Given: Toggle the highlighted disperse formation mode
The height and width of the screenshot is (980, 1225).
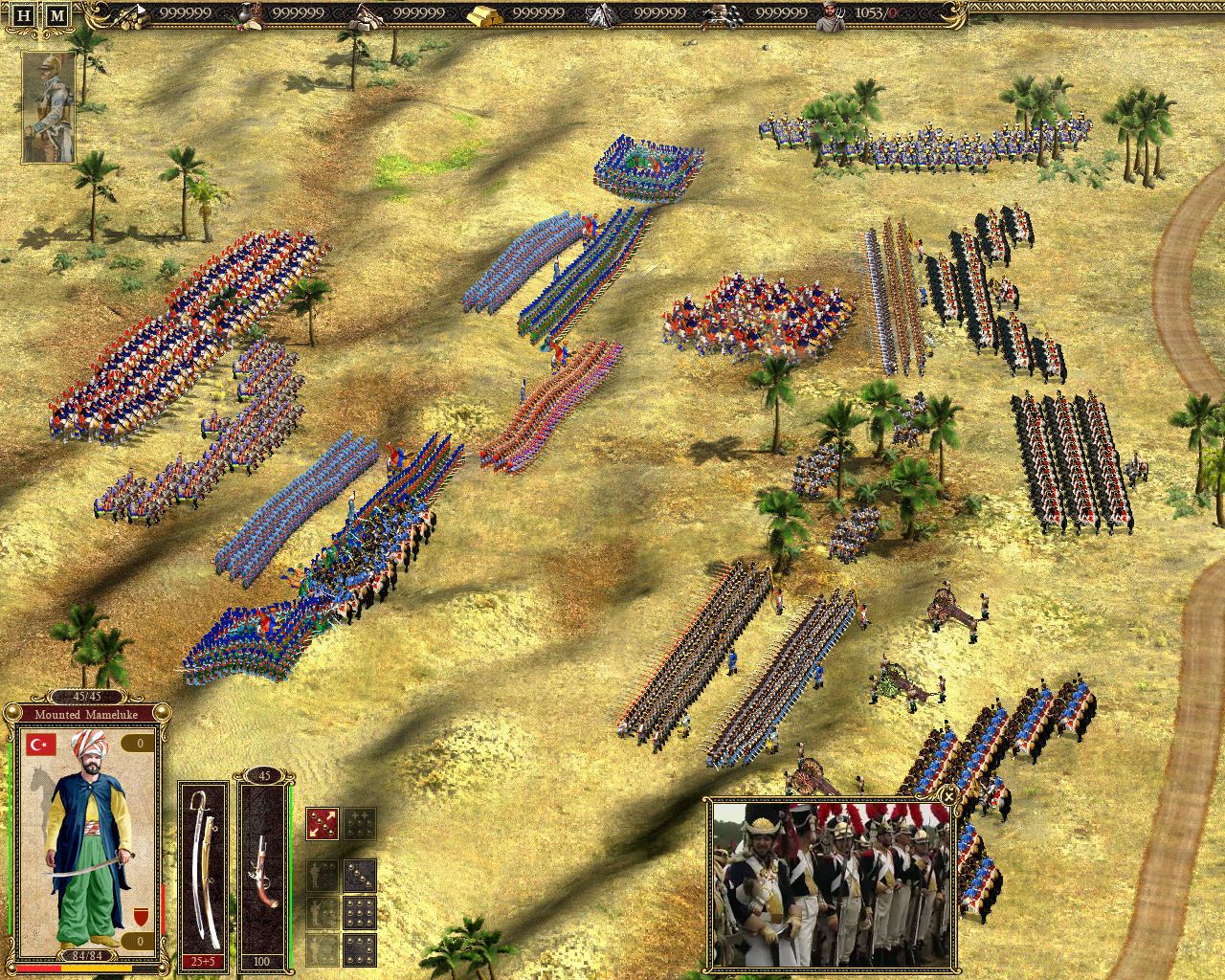Looking at the screenshot, I should click(x=323, y=823).
